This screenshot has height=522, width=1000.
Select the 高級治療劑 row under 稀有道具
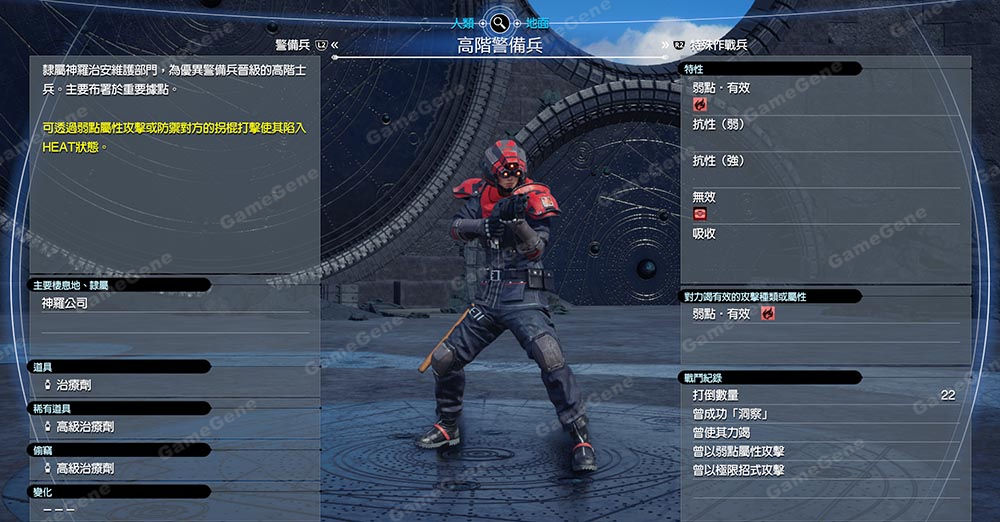[85, 427]
